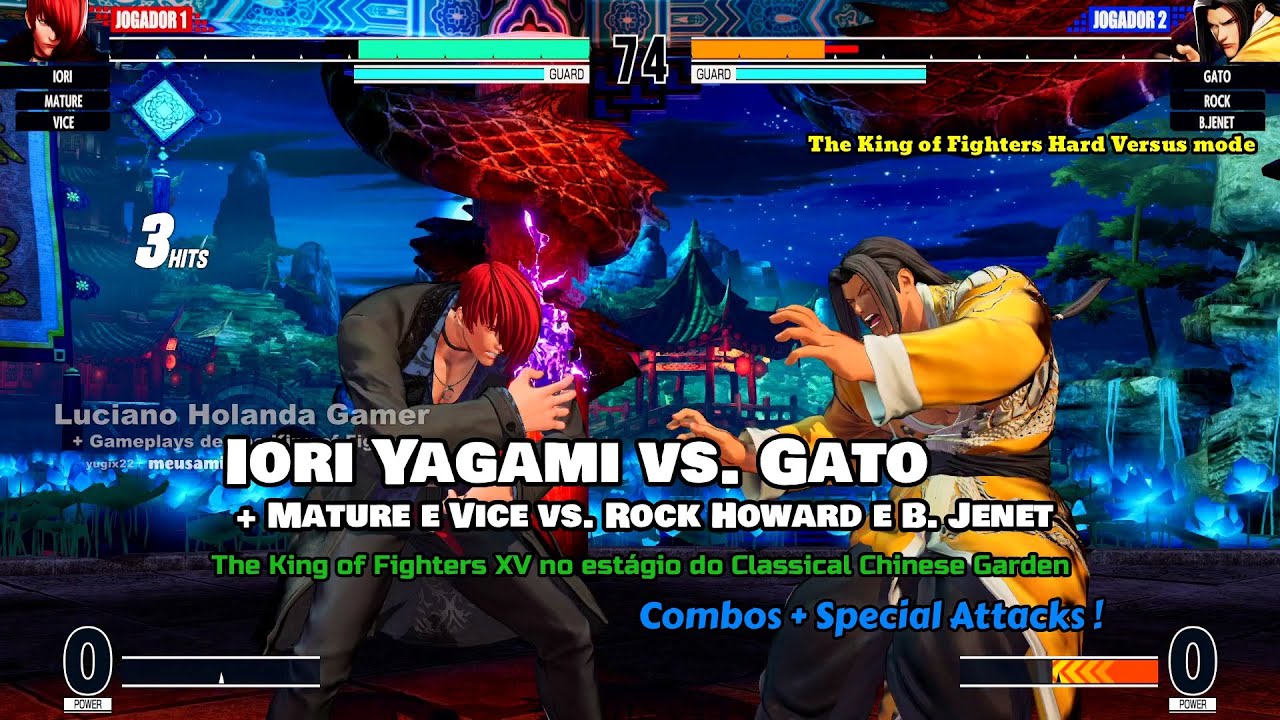
Task: Select the Vice team member label
Action: pos(62,122)
